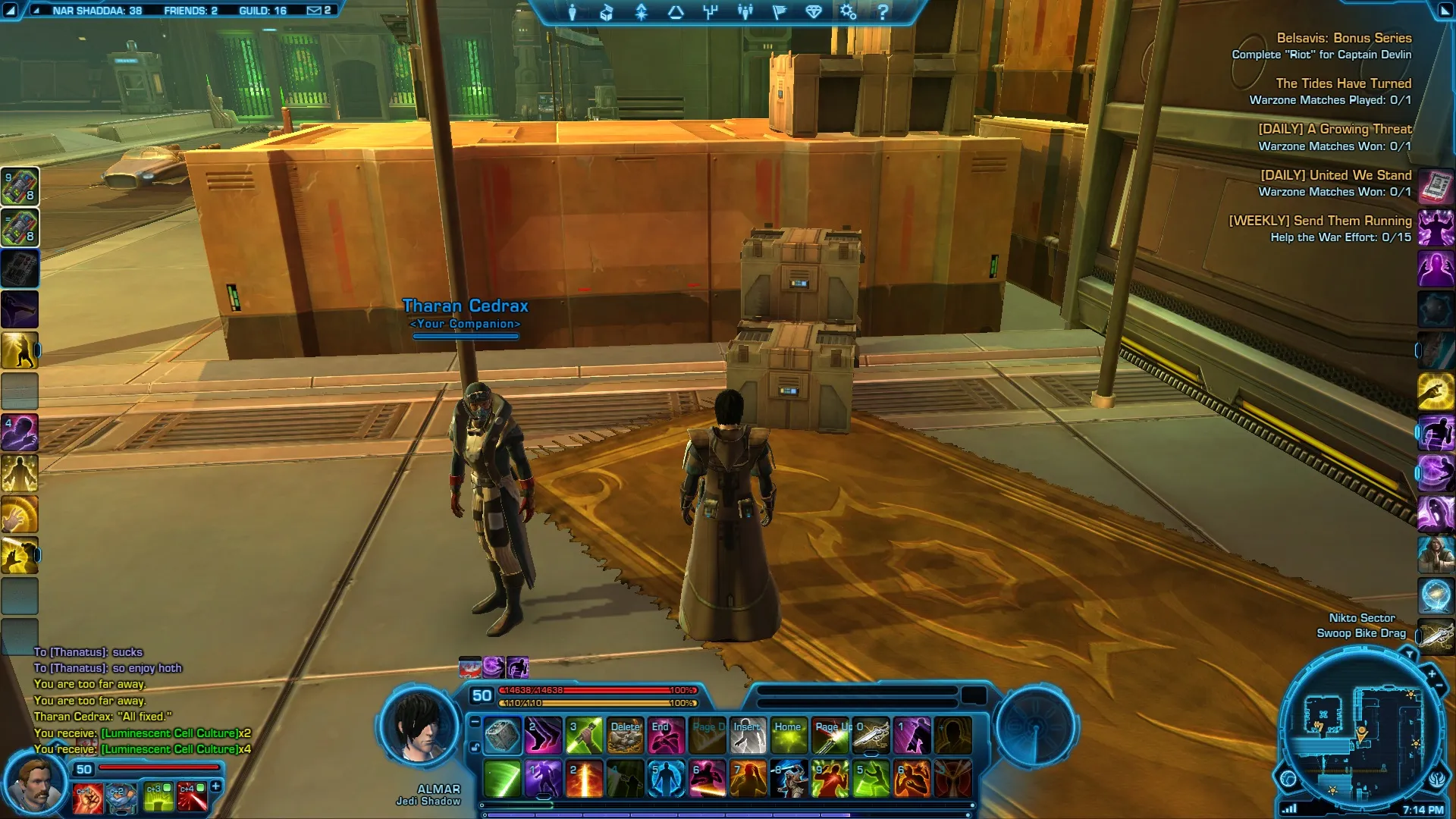Select the Belsavis: Bonus Series quest entry

coord(1343,38)
